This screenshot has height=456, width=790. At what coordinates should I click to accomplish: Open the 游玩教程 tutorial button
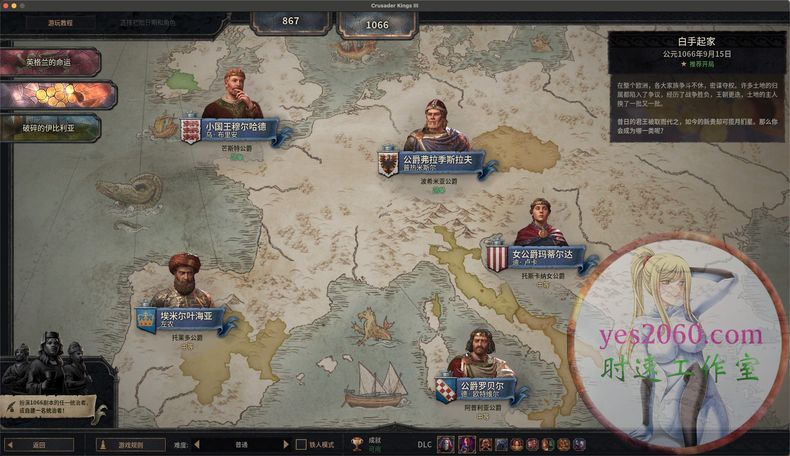coord(59,22)
